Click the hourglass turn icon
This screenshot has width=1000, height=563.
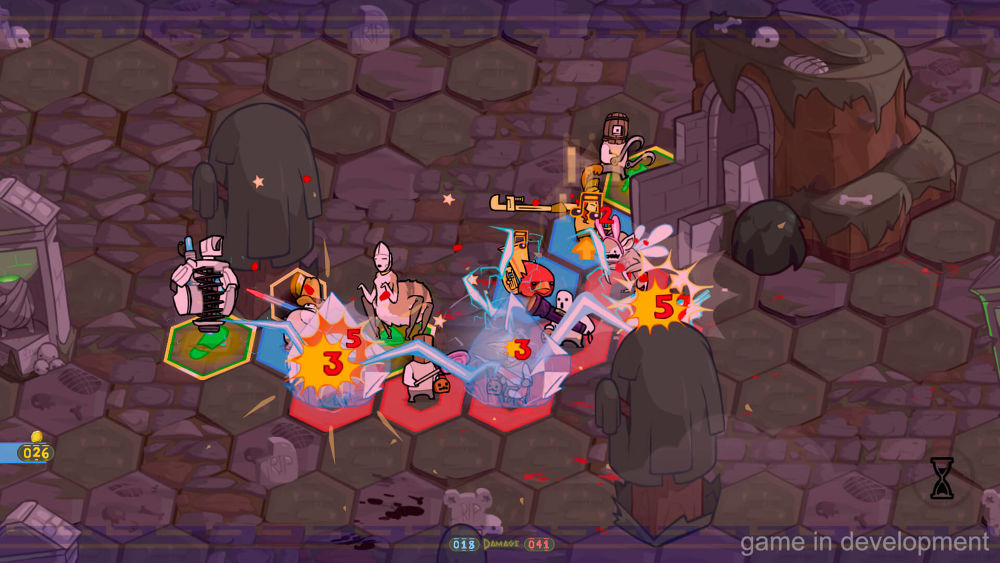point(941,479)
